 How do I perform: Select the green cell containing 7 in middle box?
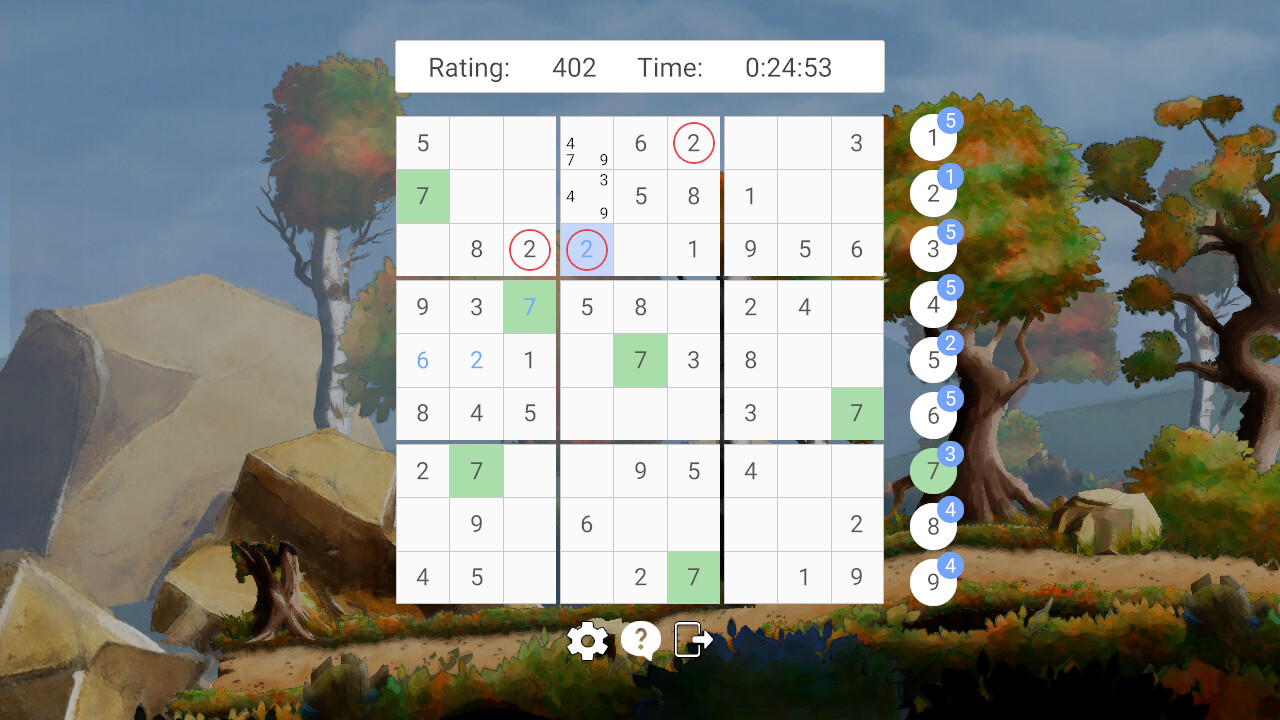[640, 360]
